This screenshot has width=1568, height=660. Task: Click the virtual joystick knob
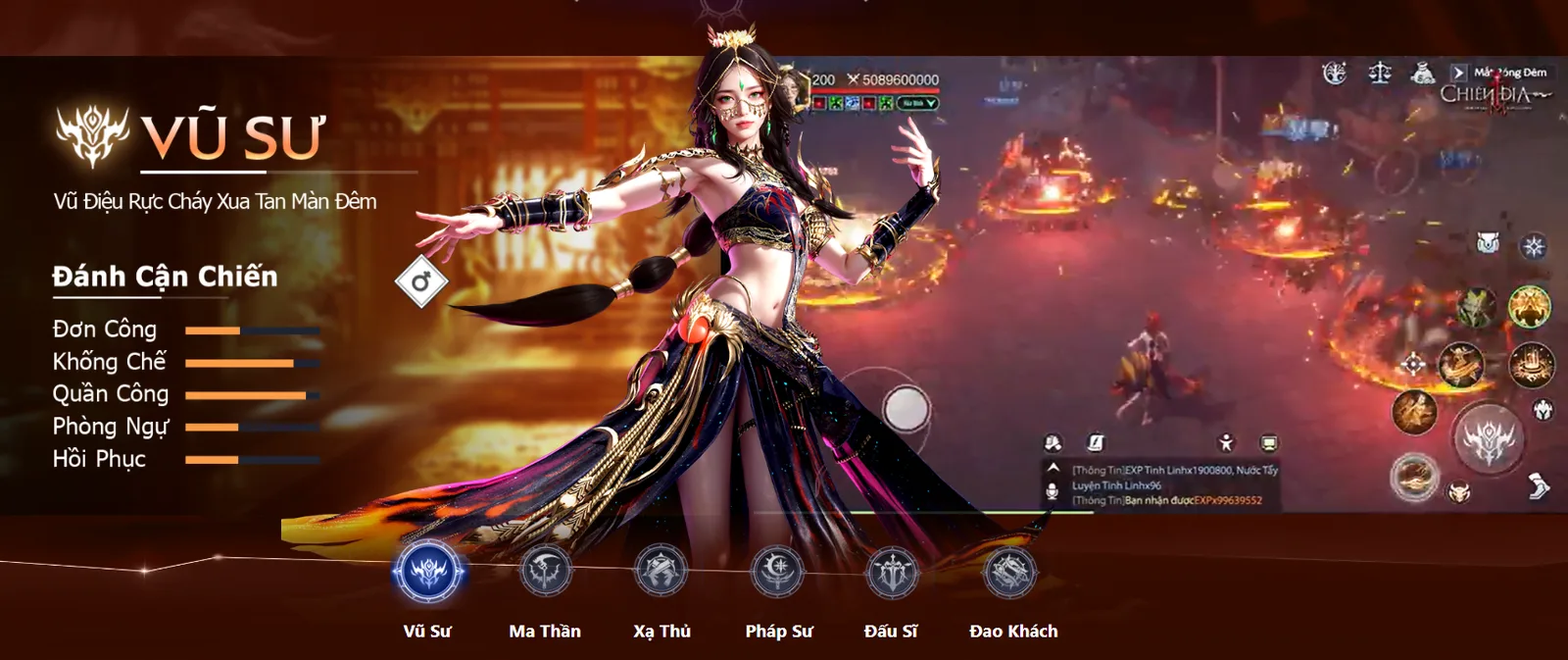(x=906, y=407)
